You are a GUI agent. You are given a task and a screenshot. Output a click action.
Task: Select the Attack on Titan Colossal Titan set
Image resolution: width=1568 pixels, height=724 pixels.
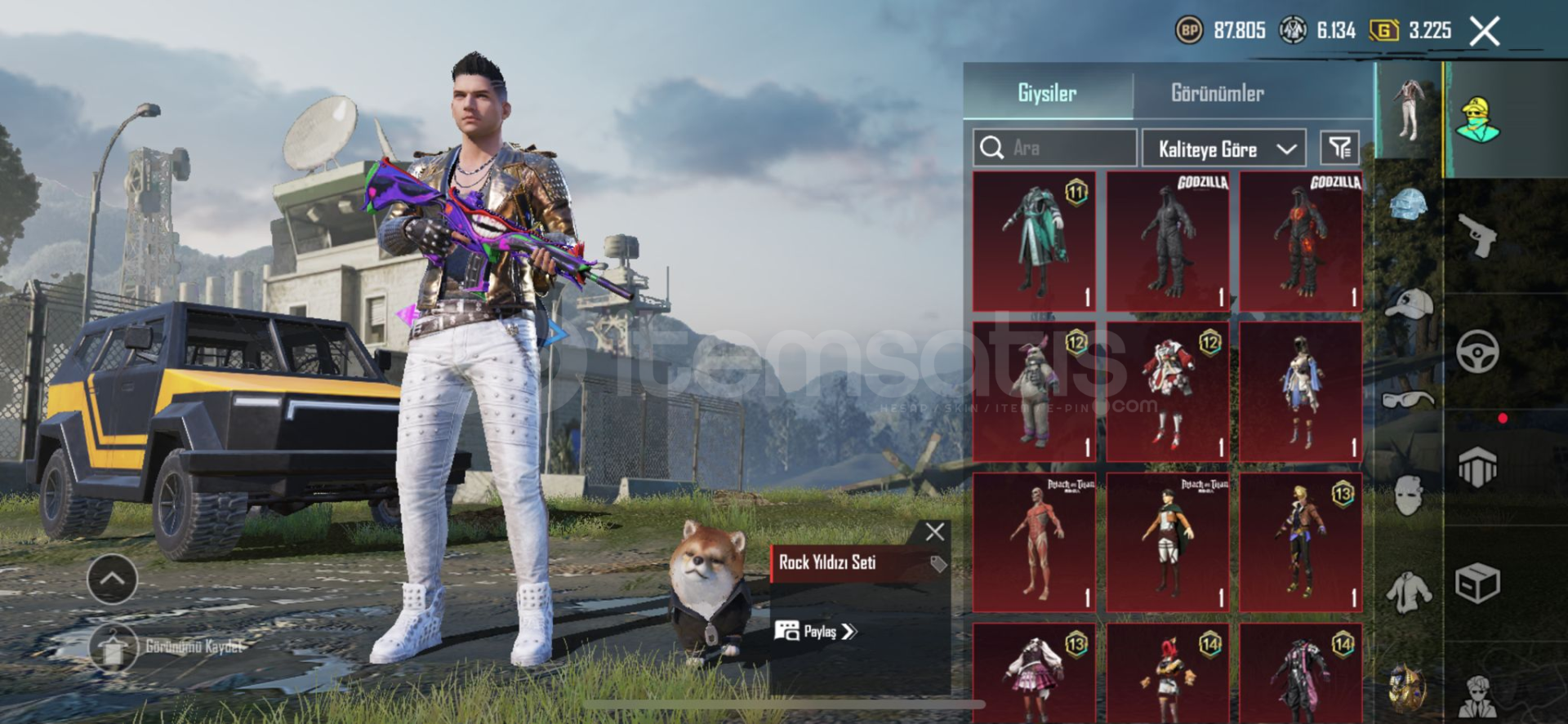click(x=1035, y=542)
